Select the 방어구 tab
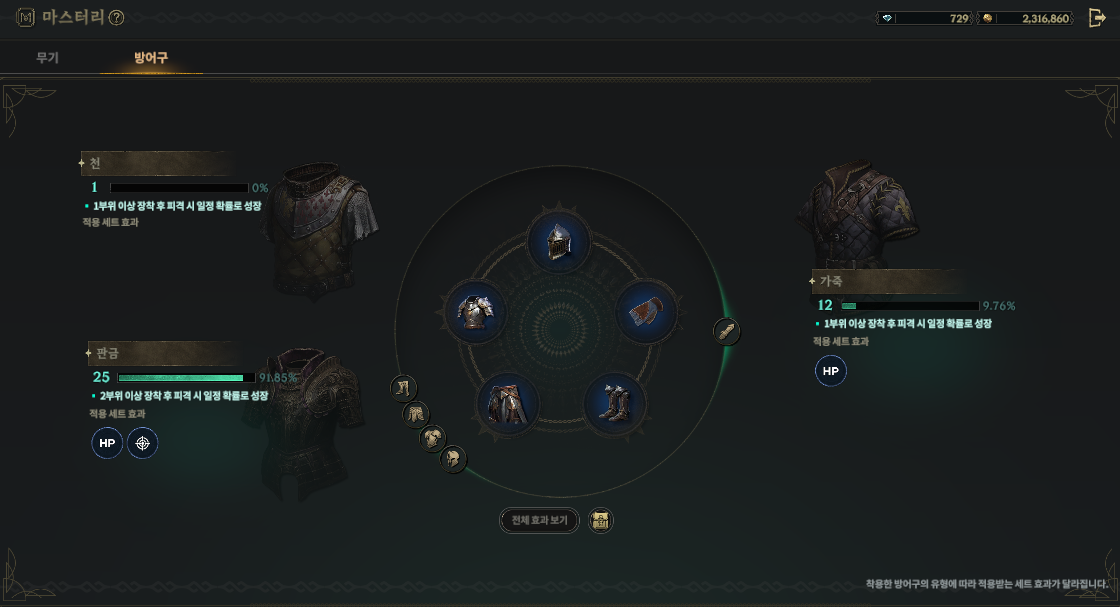 [151, 58]
